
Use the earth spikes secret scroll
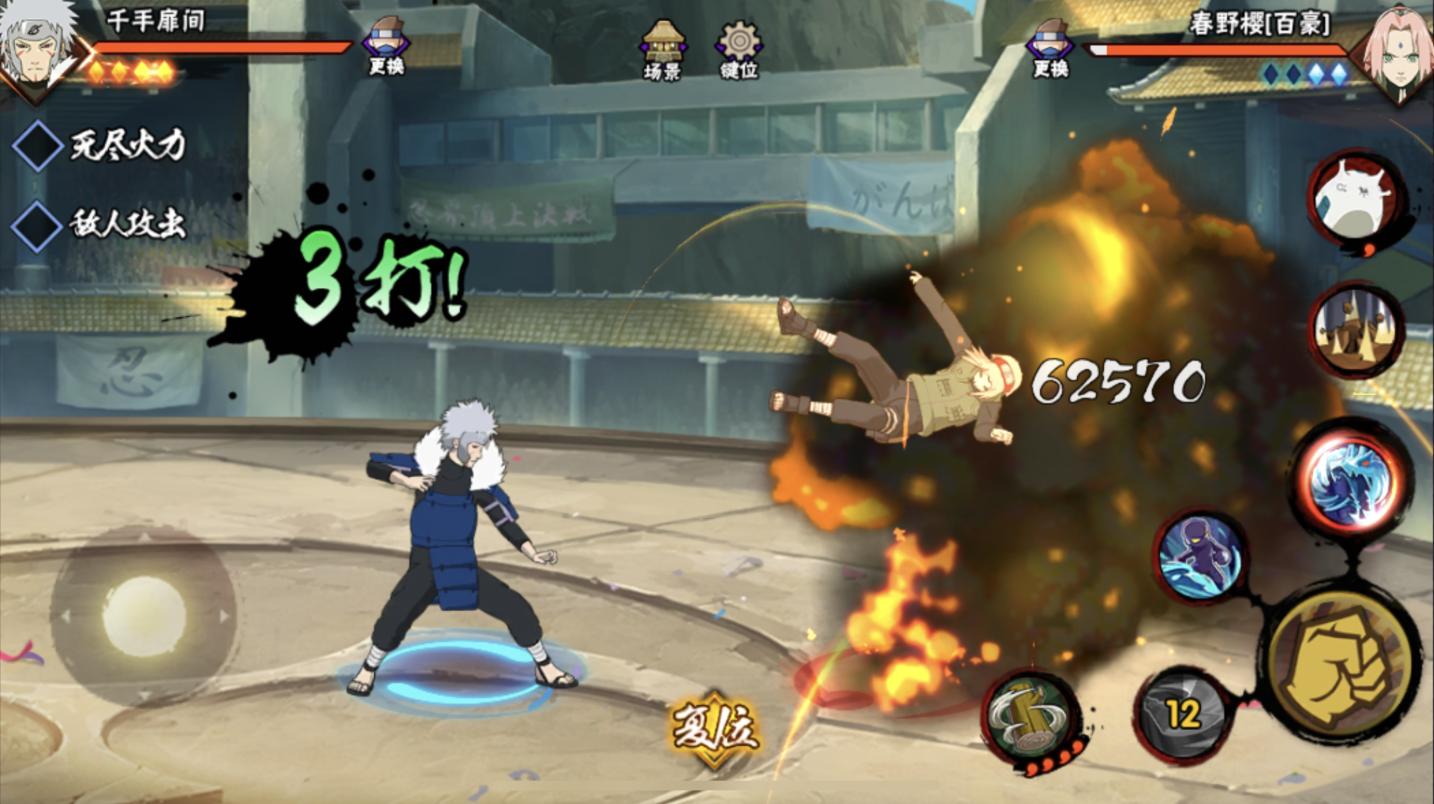click(1355, 330)
